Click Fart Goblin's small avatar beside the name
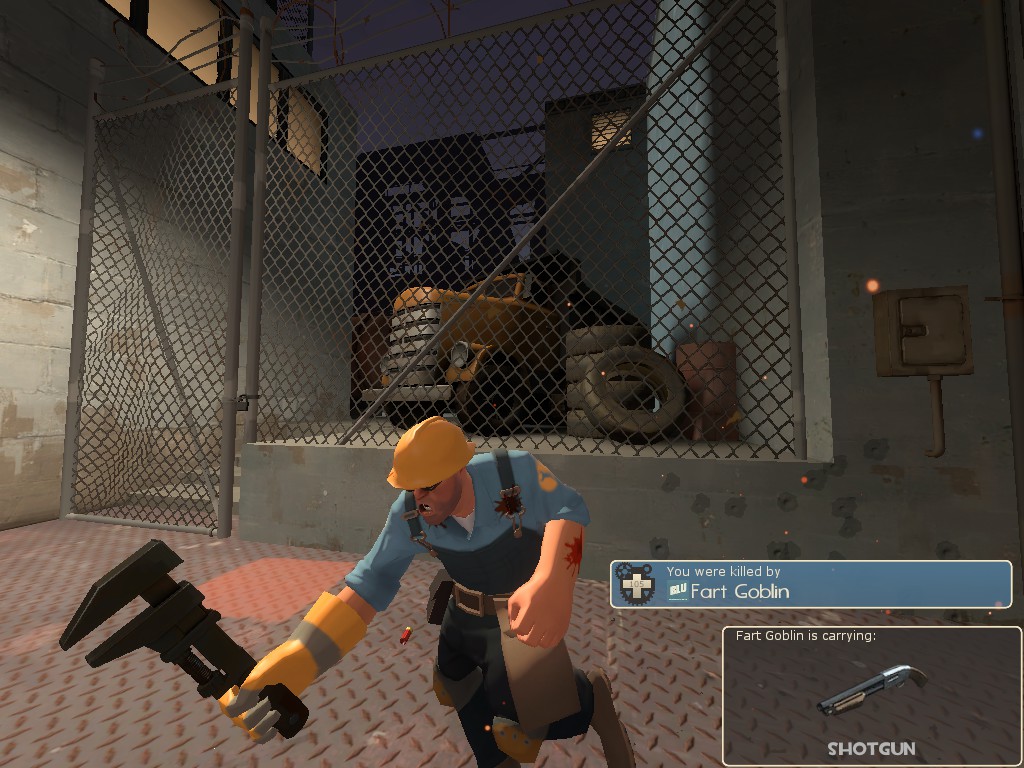The image size is (1024, 768). tap(677, 591)
